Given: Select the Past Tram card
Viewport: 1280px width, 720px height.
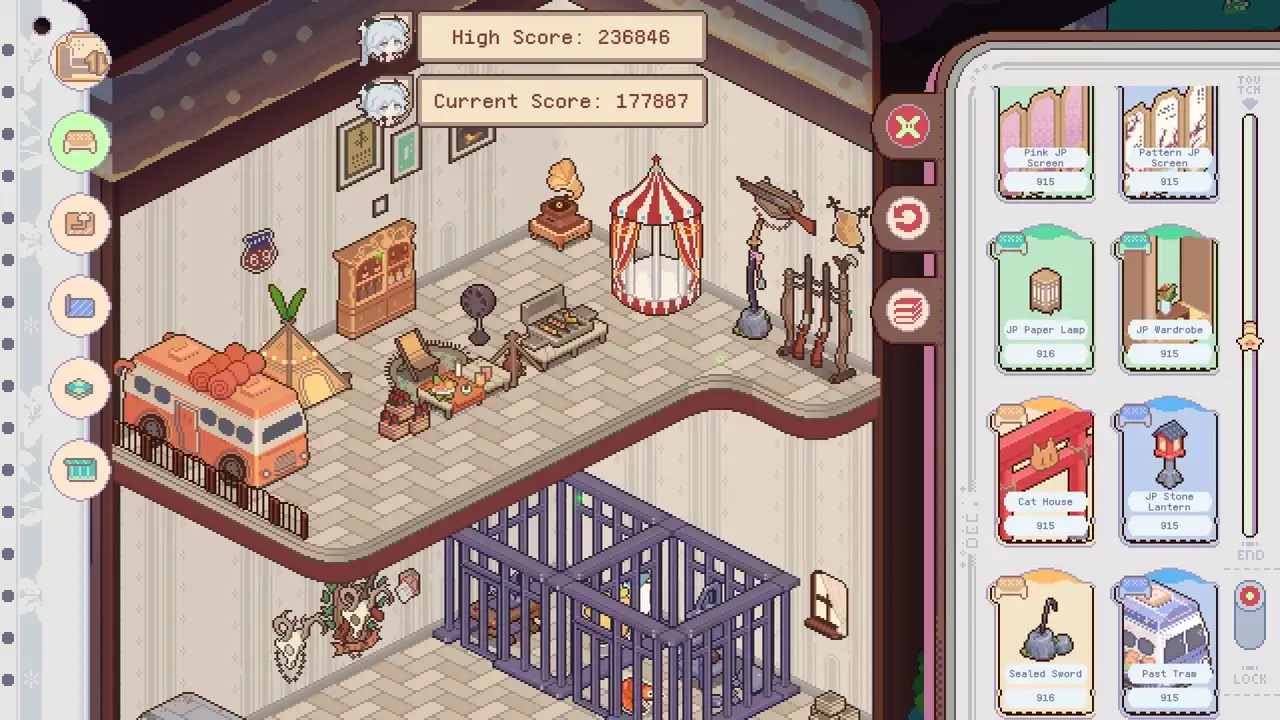Looking at the screenshot, I should click(1169, 645).
